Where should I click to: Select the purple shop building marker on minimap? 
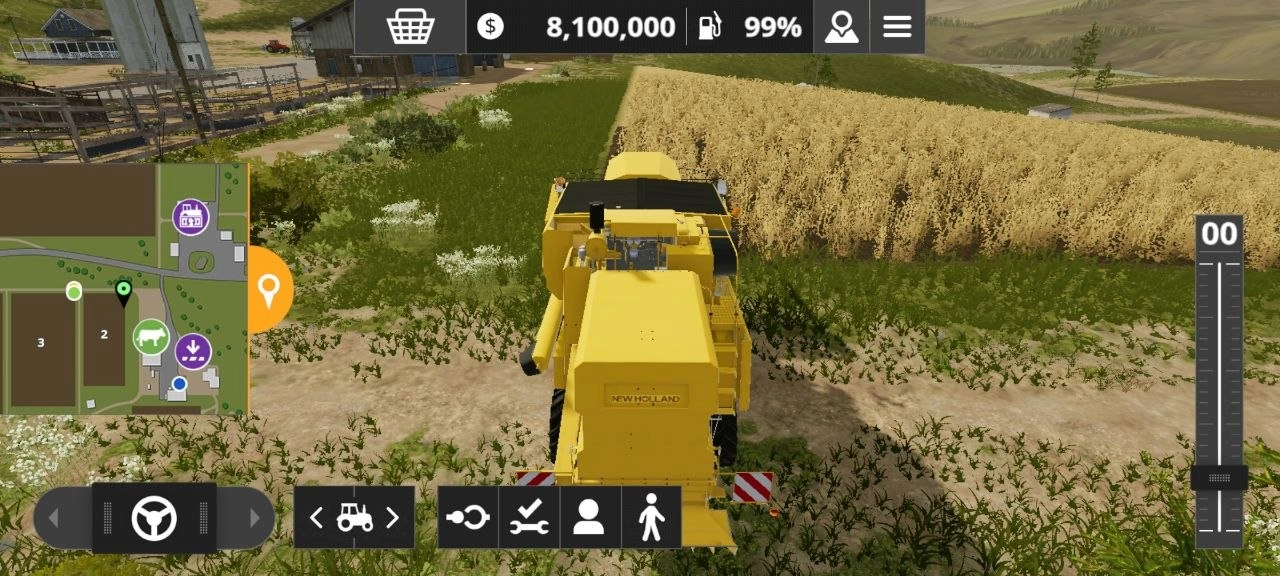[190, 216]
